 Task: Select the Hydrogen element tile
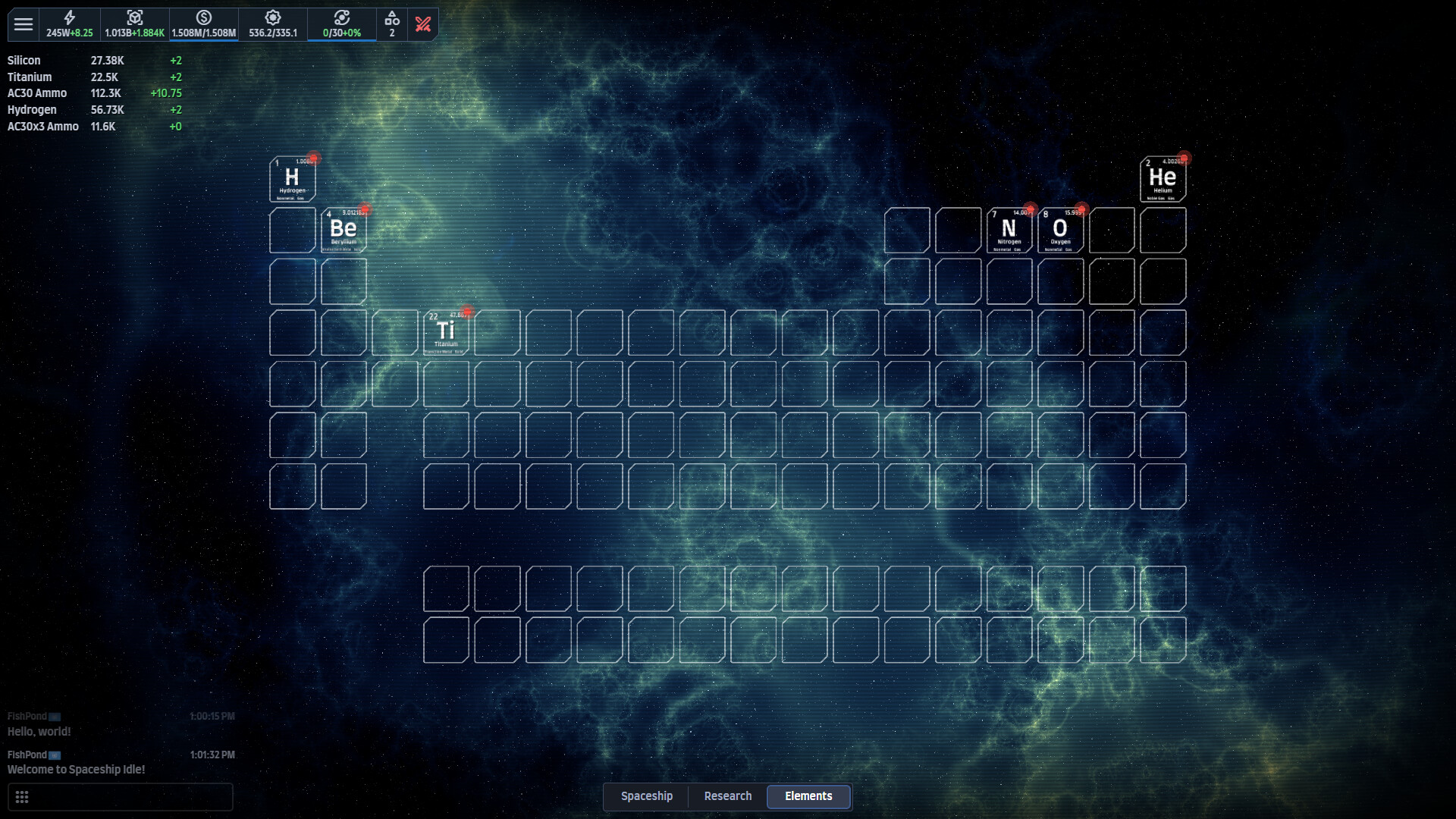292,180
